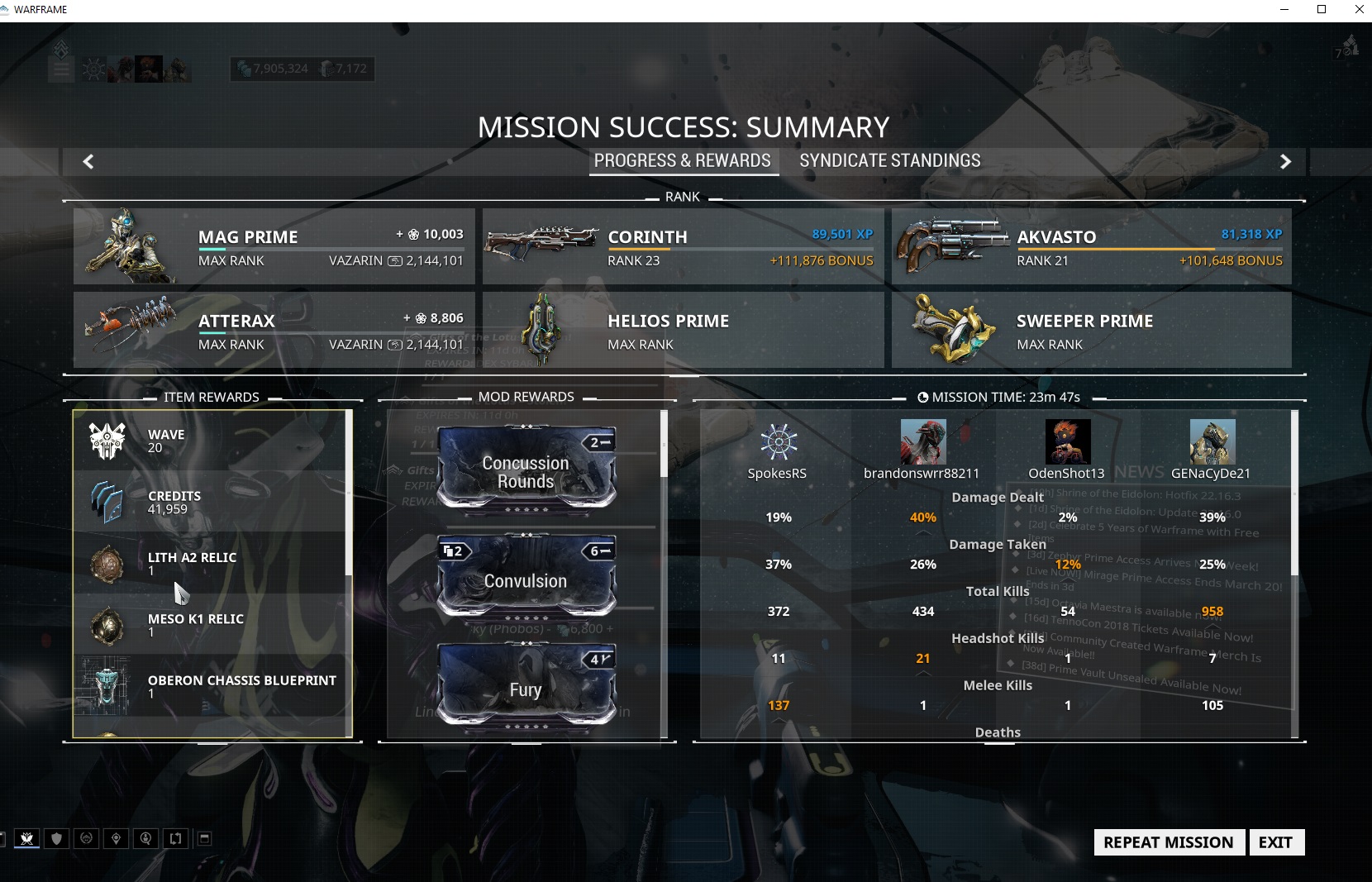Image resolution: width=1372 pixels, height=882 pixels.
Task: Exit the mission summary screen
Action: (x=1275, y=842)
